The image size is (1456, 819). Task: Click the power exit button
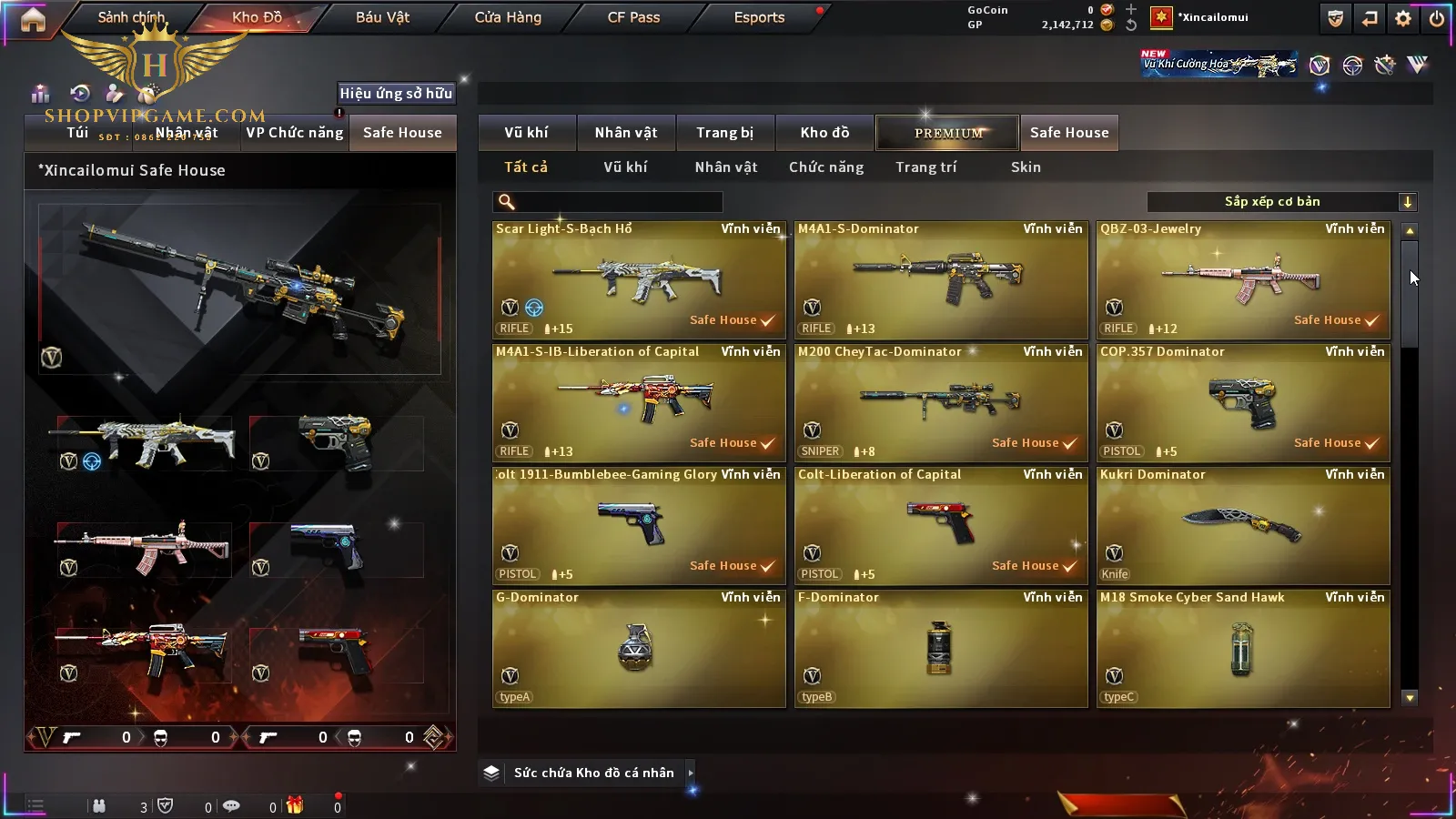1436,18
